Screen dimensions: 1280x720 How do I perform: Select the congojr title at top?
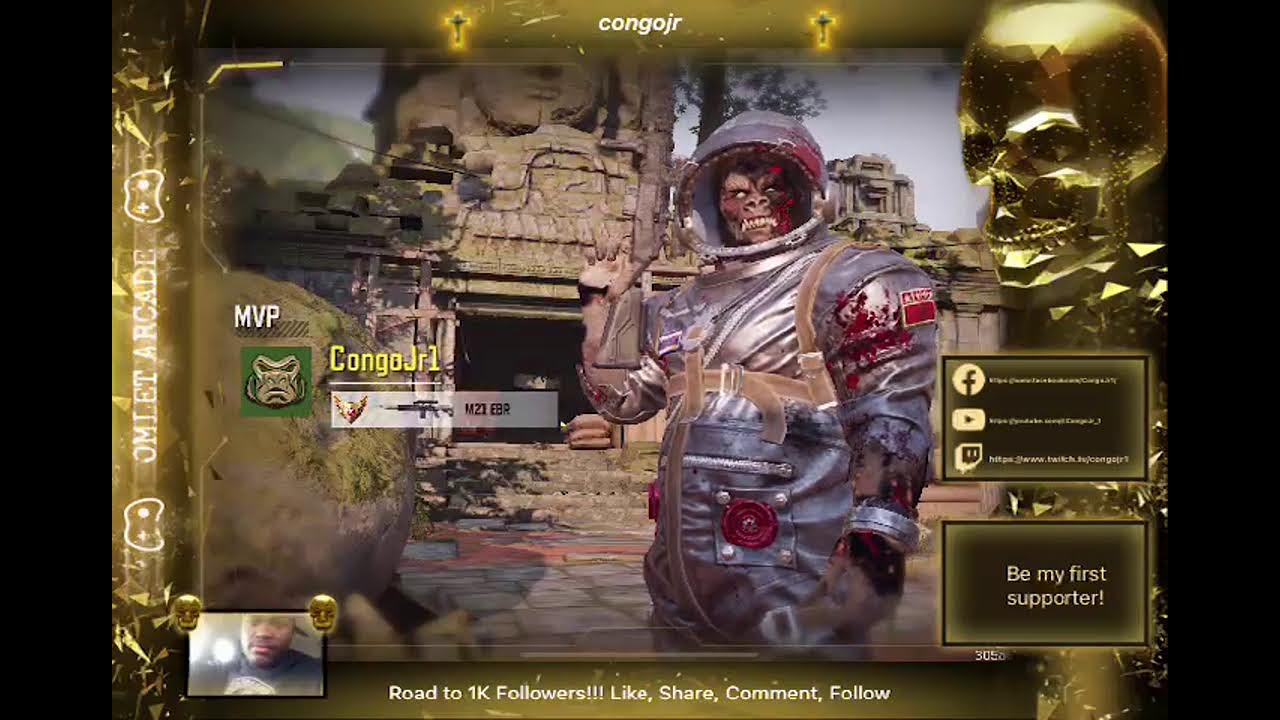[638, 23]
